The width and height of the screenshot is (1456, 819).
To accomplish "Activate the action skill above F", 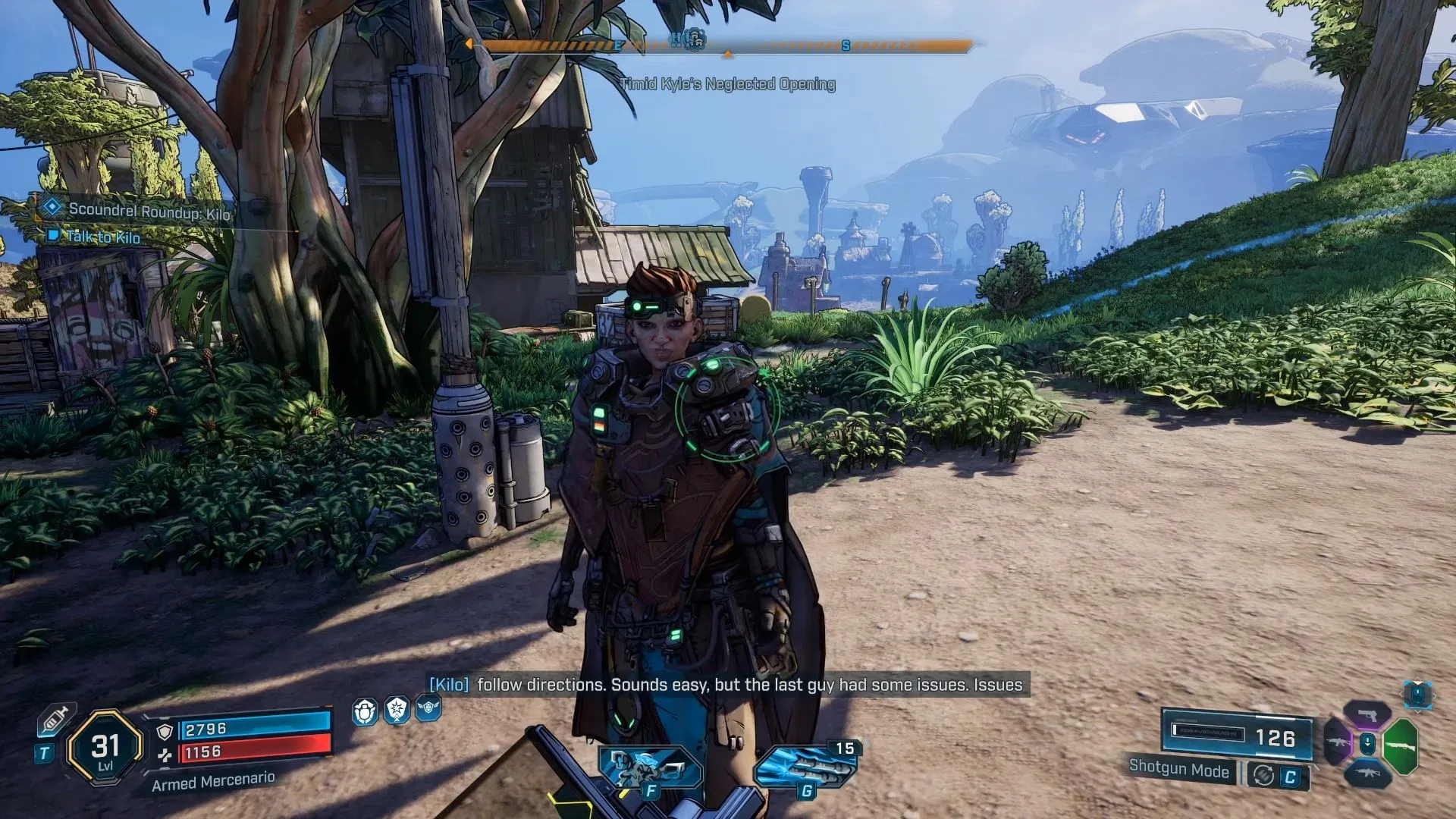I will point(650,767).
